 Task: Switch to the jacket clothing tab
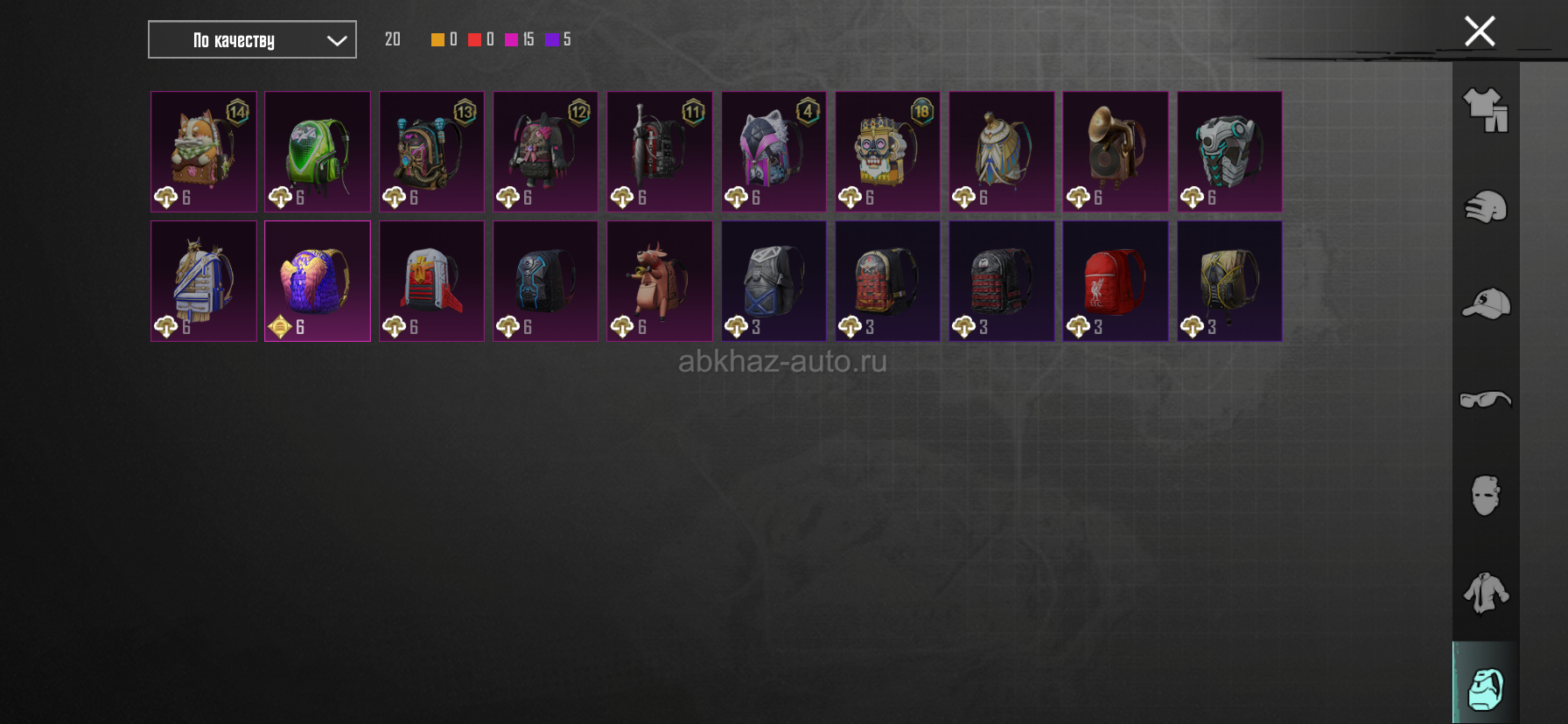click(1486, 593)
